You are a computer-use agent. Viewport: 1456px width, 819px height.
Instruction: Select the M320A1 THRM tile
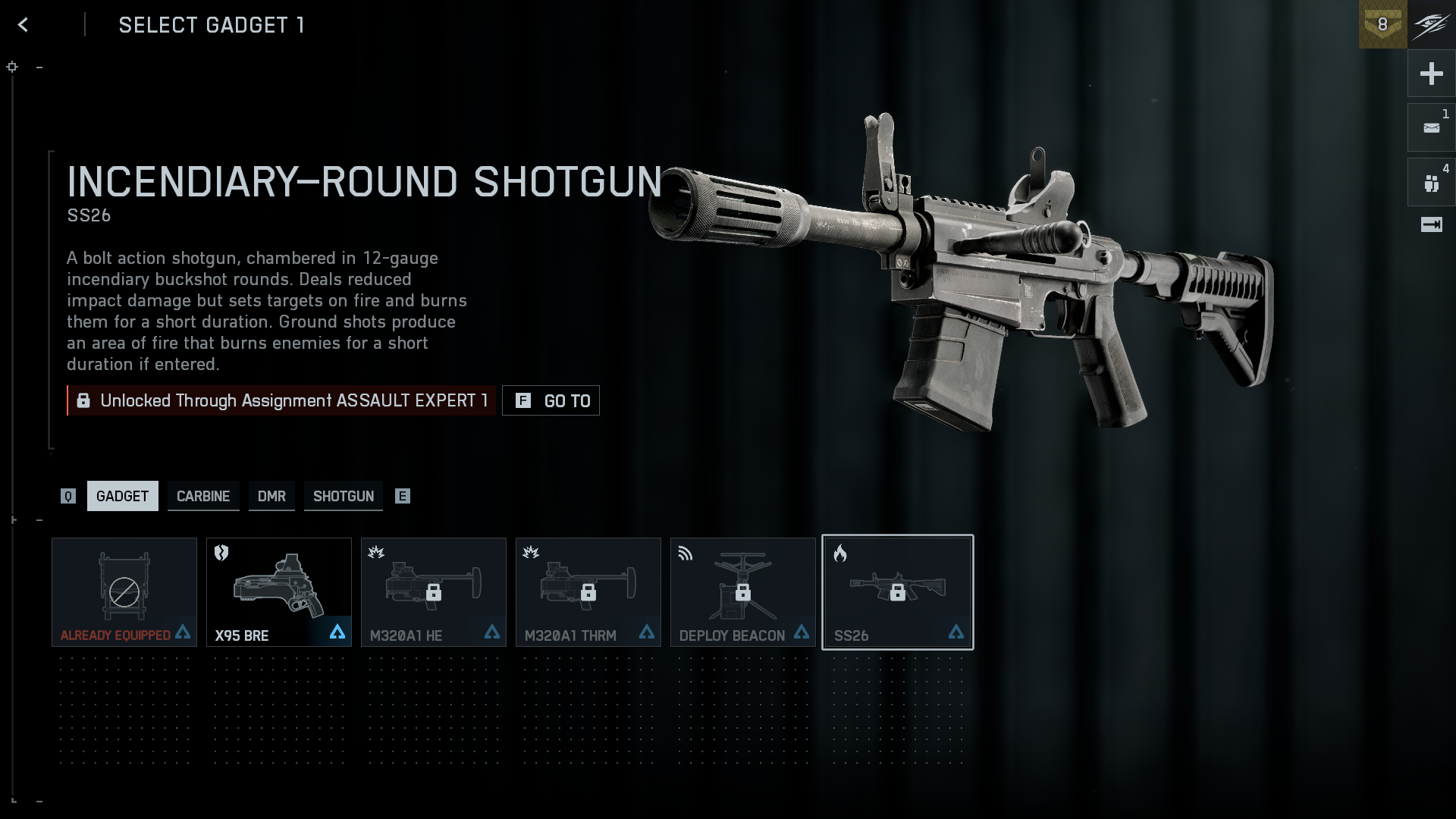[588, 592]
